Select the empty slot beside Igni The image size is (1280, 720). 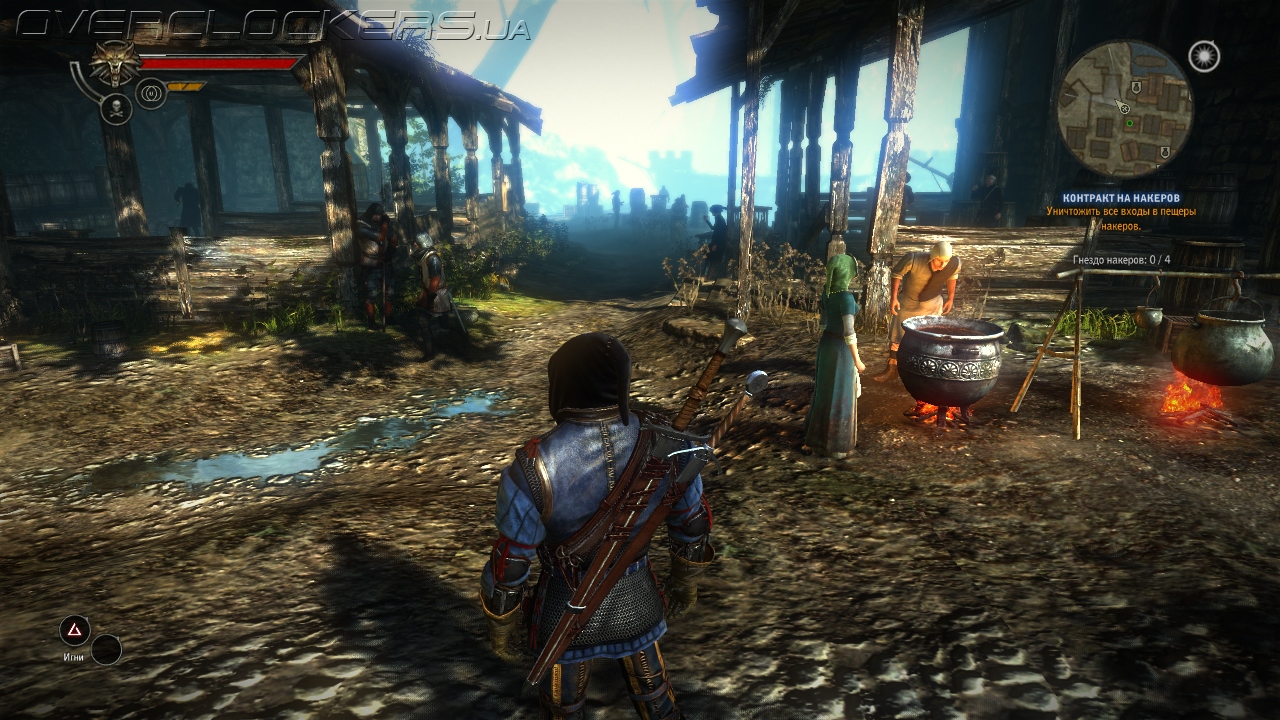click(x=106, y=650)
